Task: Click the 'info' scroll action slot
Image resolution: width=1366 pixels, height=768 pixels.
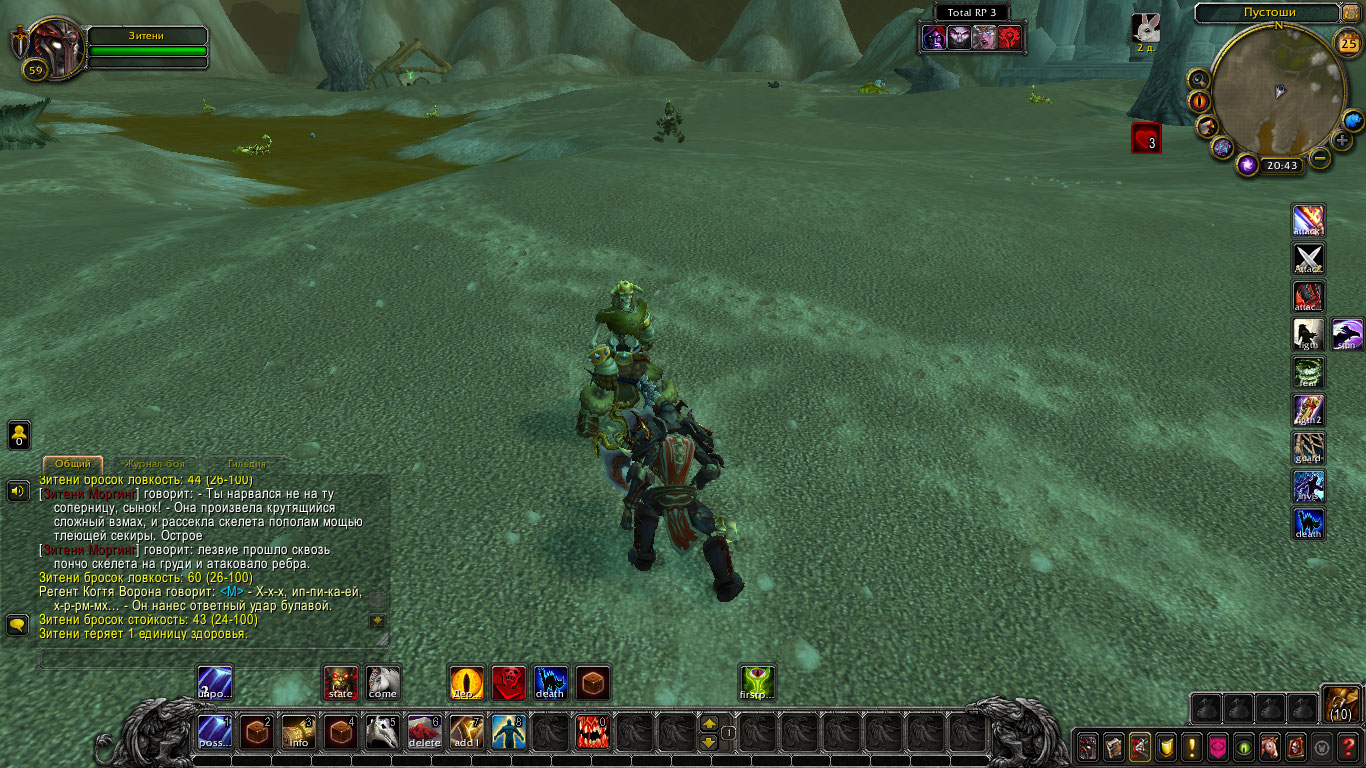Action: tap(299, 732)
